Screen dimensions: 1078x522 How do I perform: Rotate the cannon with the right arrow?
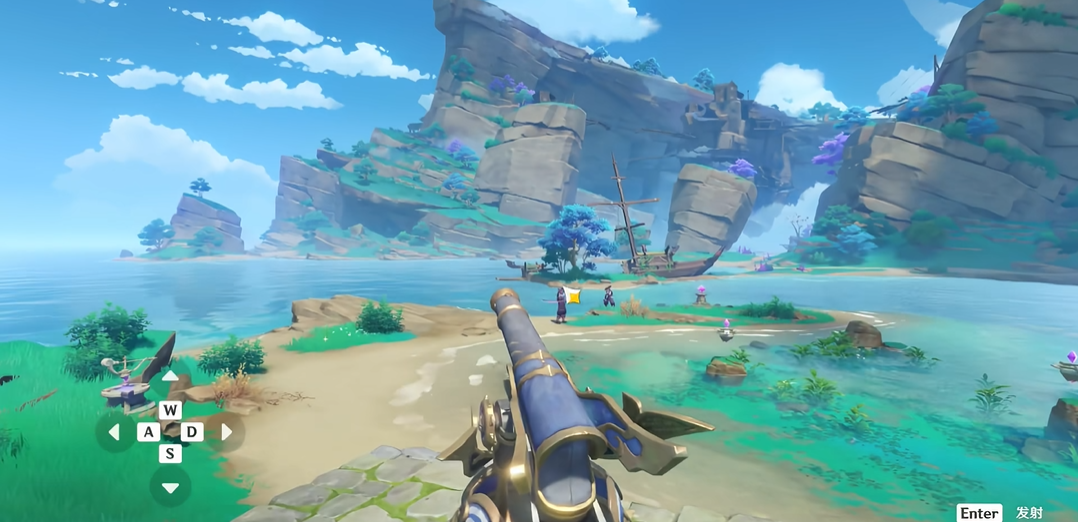coord(227,432)
